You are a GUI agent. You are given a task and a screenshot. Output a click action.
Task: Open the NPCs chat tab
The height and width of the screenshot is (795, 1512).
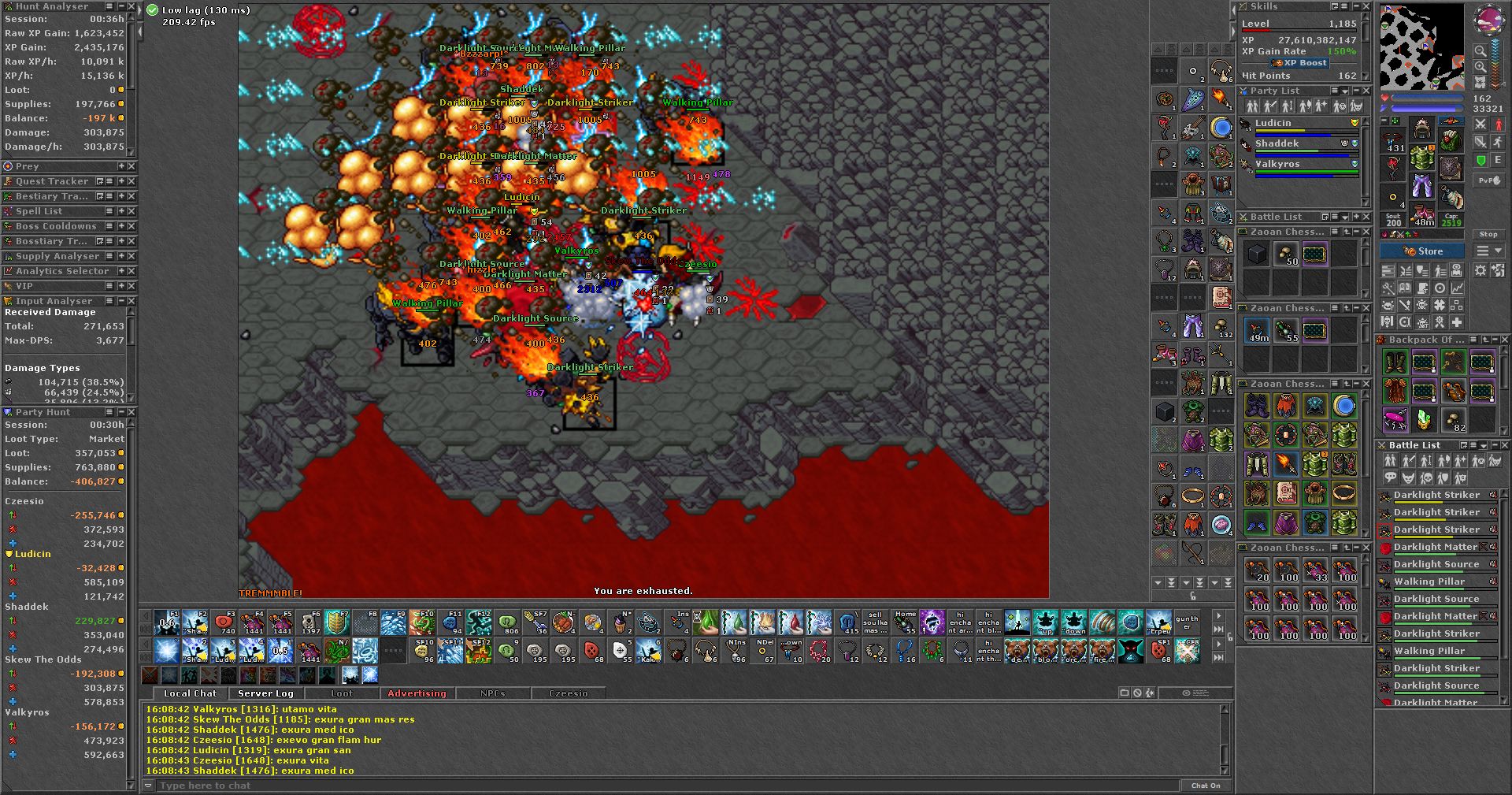point(493,693)
